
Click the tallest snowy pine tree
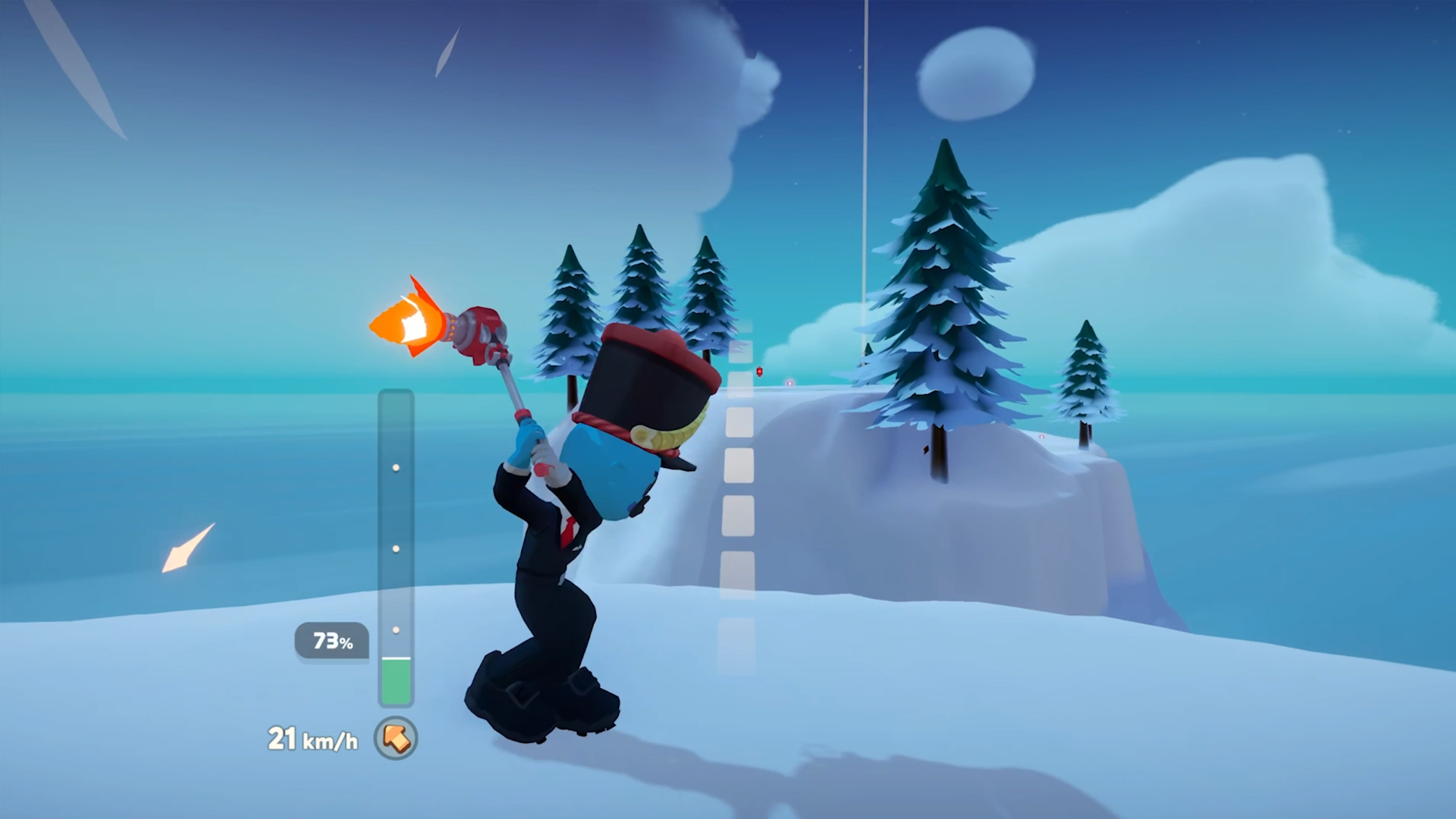(944, 281)
